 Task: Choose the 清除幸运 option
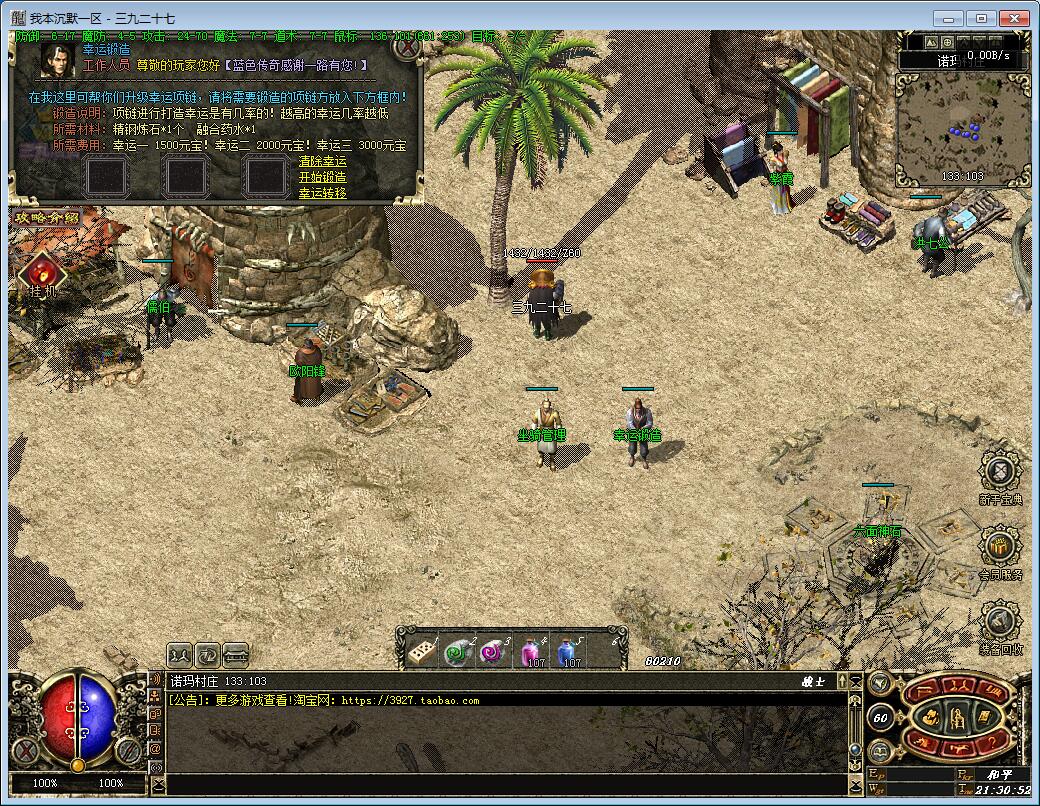click(x=322, y=162)
